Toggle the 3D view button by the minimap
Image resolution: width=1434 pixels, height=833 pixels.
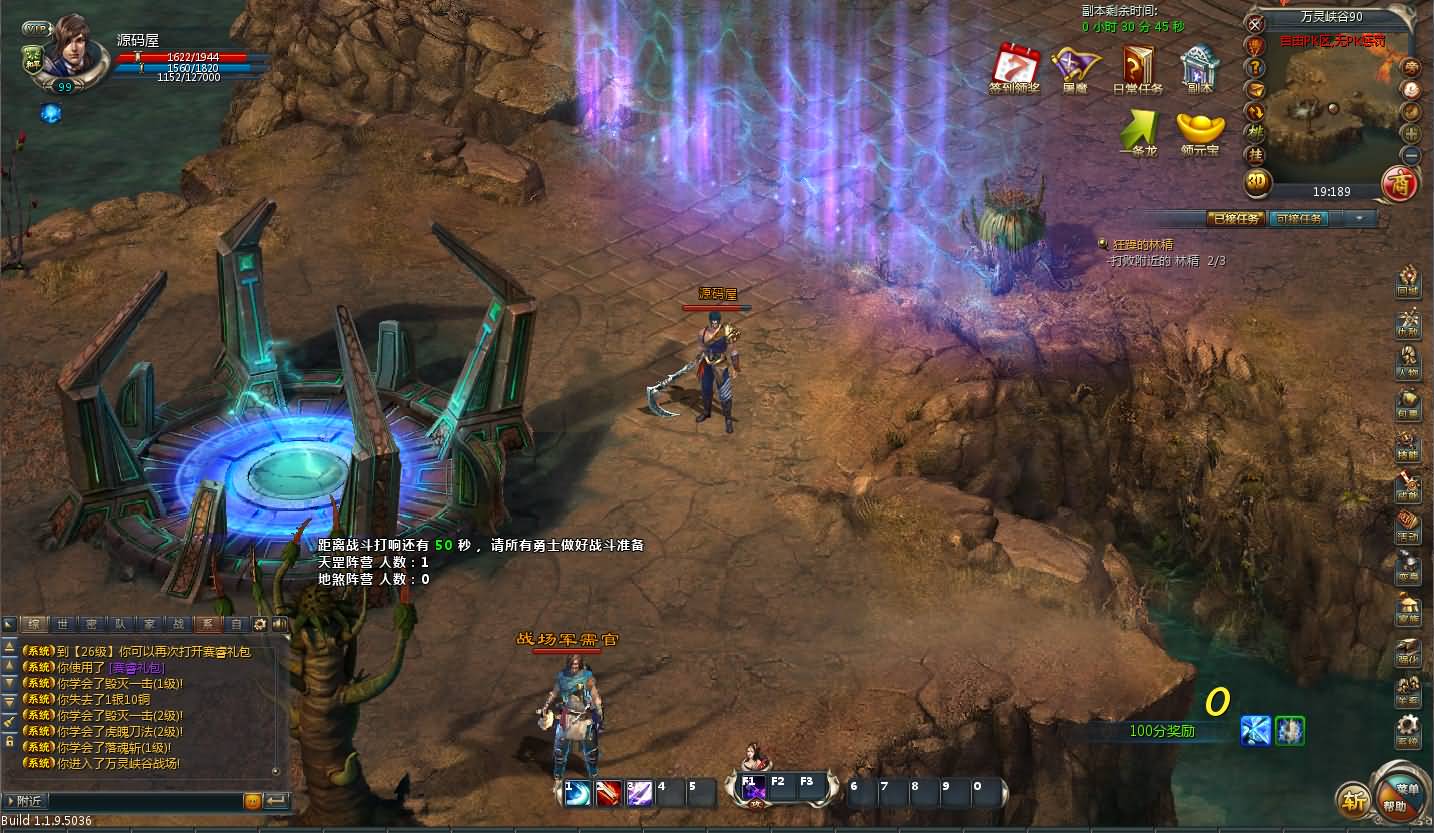click(1257, 182)
